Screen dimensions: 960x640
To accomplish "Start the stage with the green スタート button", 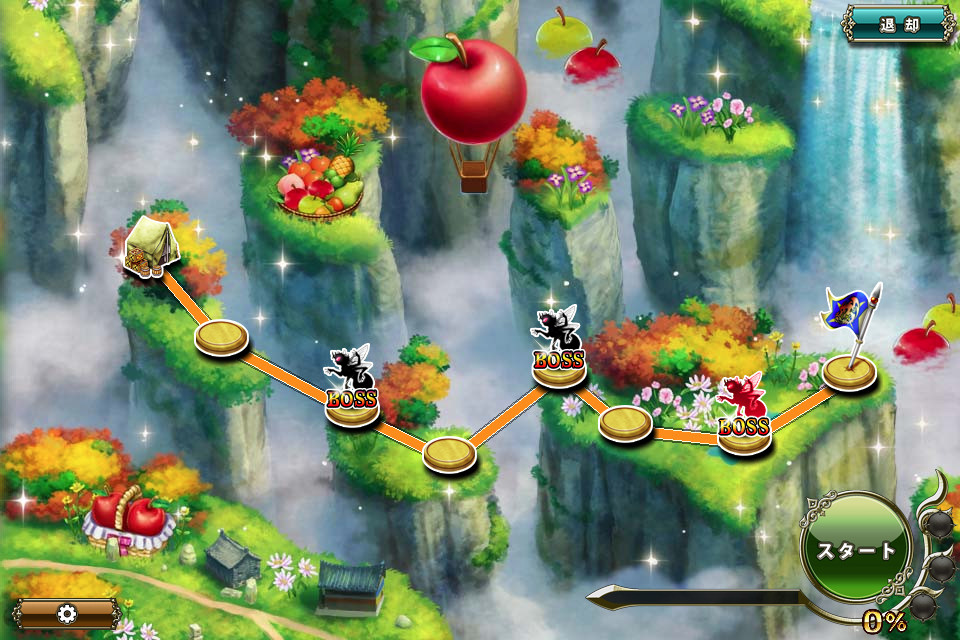I will (857, 550).
